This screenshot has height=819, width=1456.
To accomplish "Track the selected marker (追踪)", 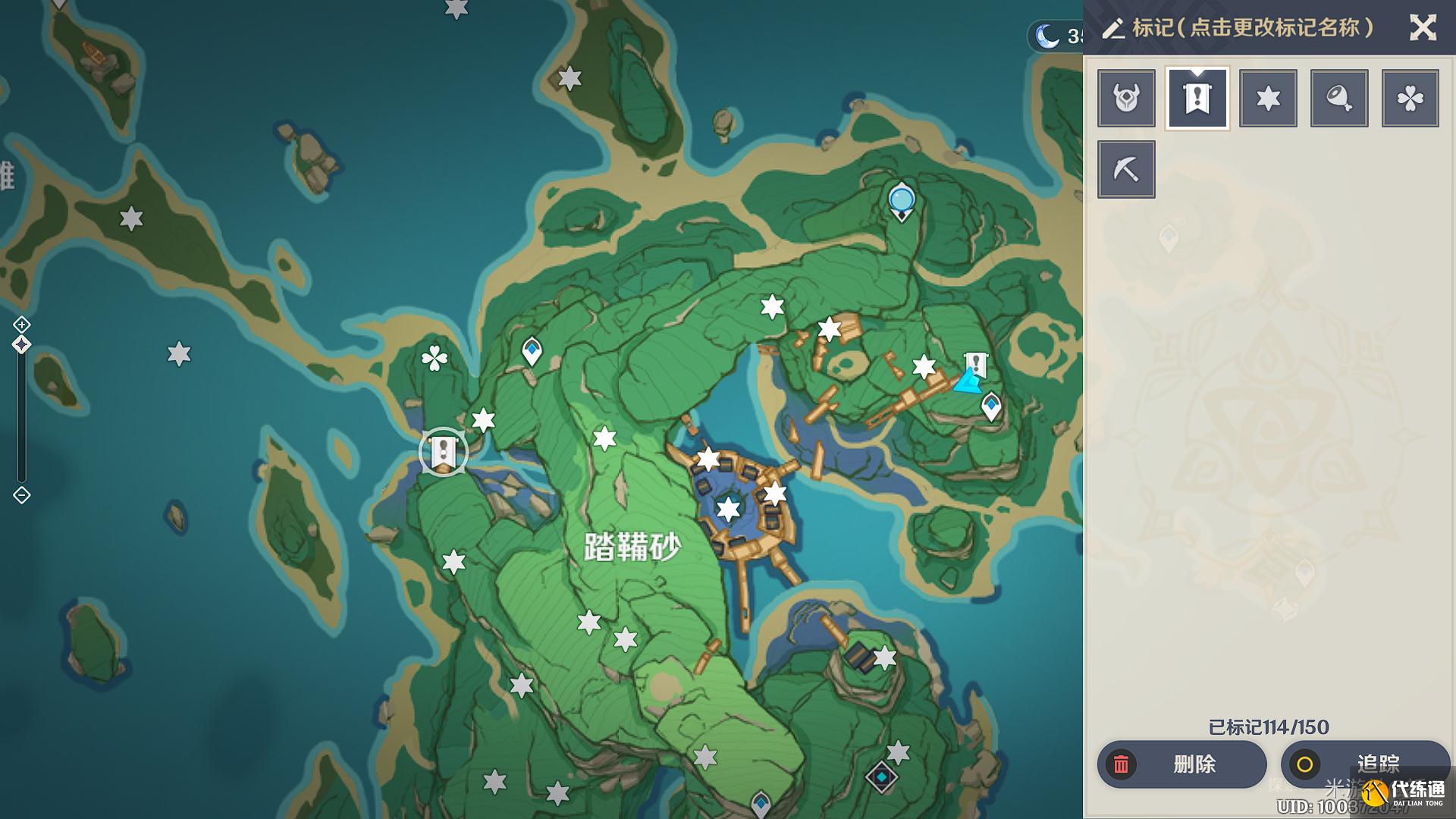I will pos(1365,764).
